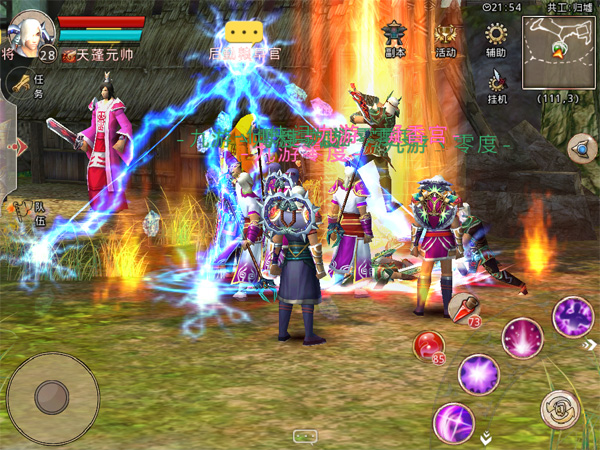The width and height of the screenshot is (600, 450).
Task: Activate the purple starburst skill
Action: coord(479,374)
